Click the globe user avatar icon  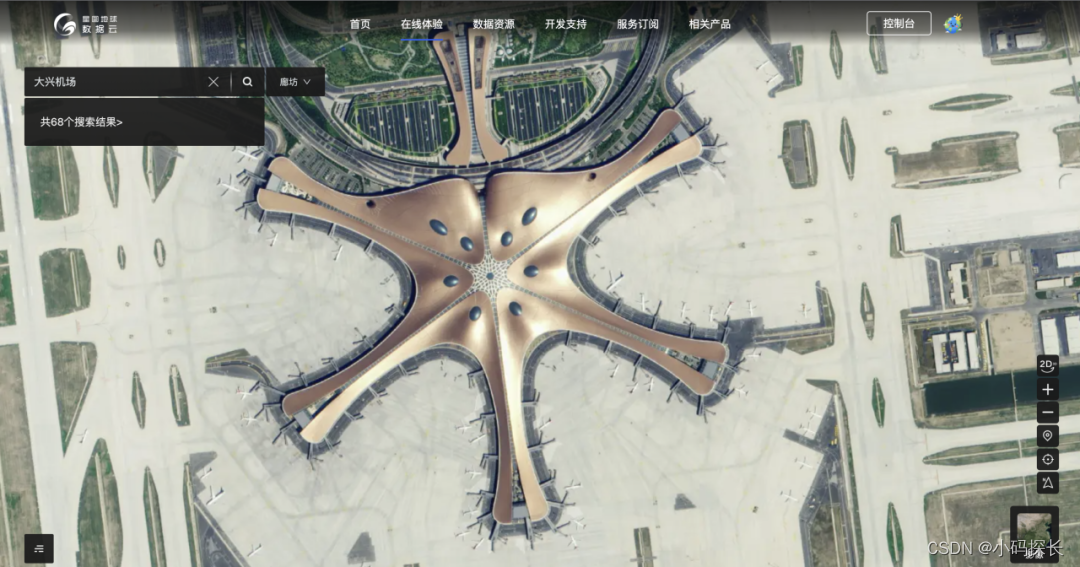(954, 23)
